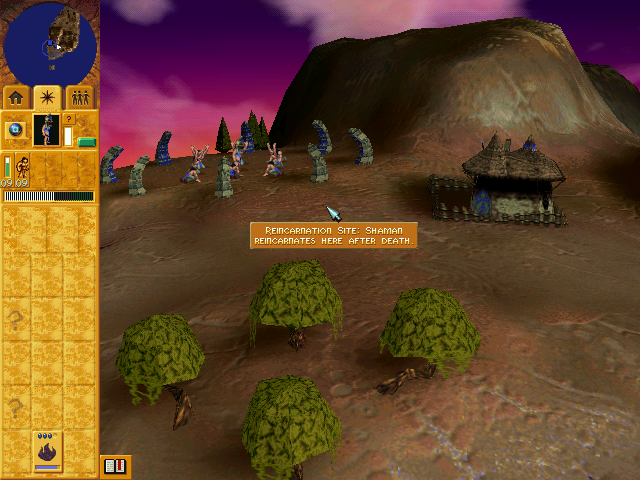This screenshot has height=480, width=640.
Task: Click the small question mark button
Action: [69, 118]
